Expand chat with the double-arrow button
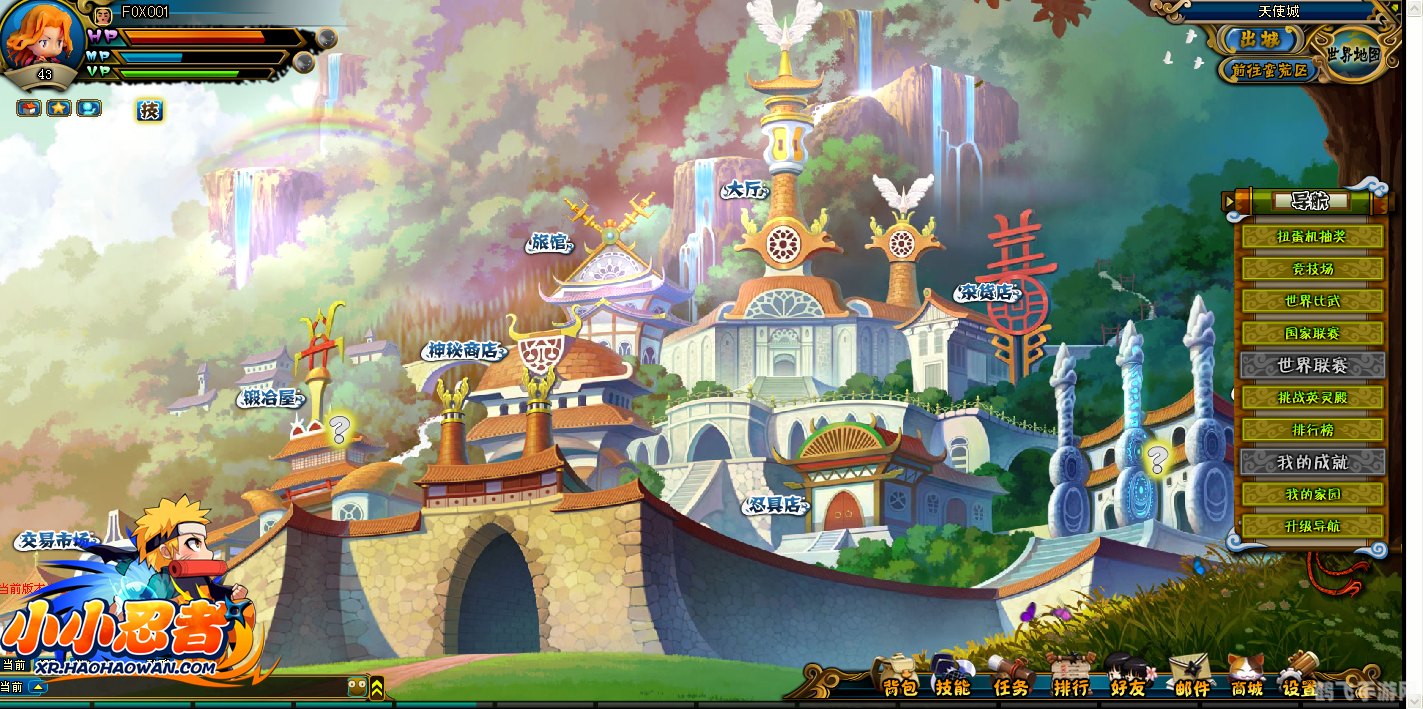The image size is (1423, 709). pos(377,687)
